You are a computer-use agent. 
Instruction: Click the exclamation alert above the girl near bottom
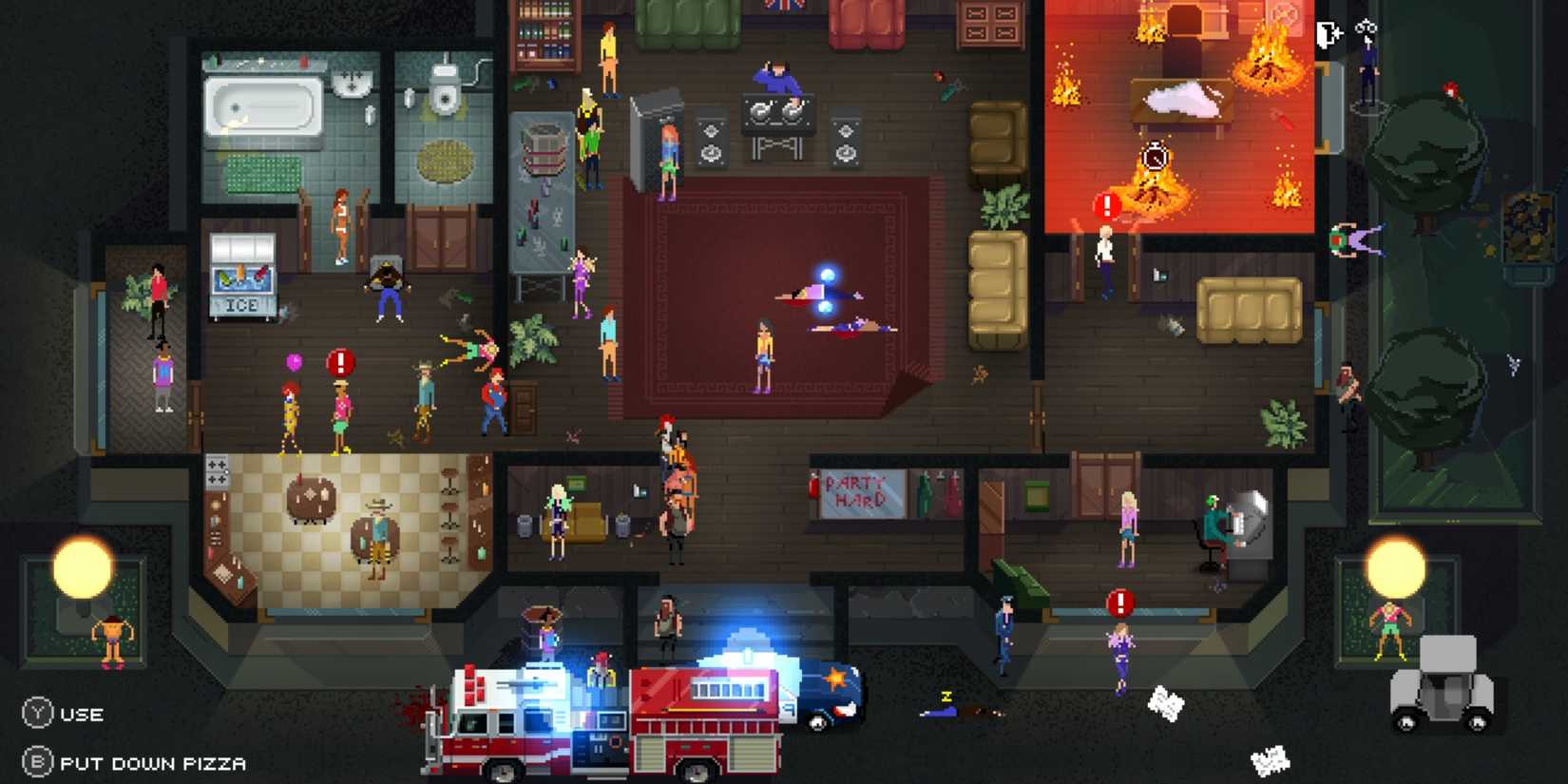point(1119,602)
